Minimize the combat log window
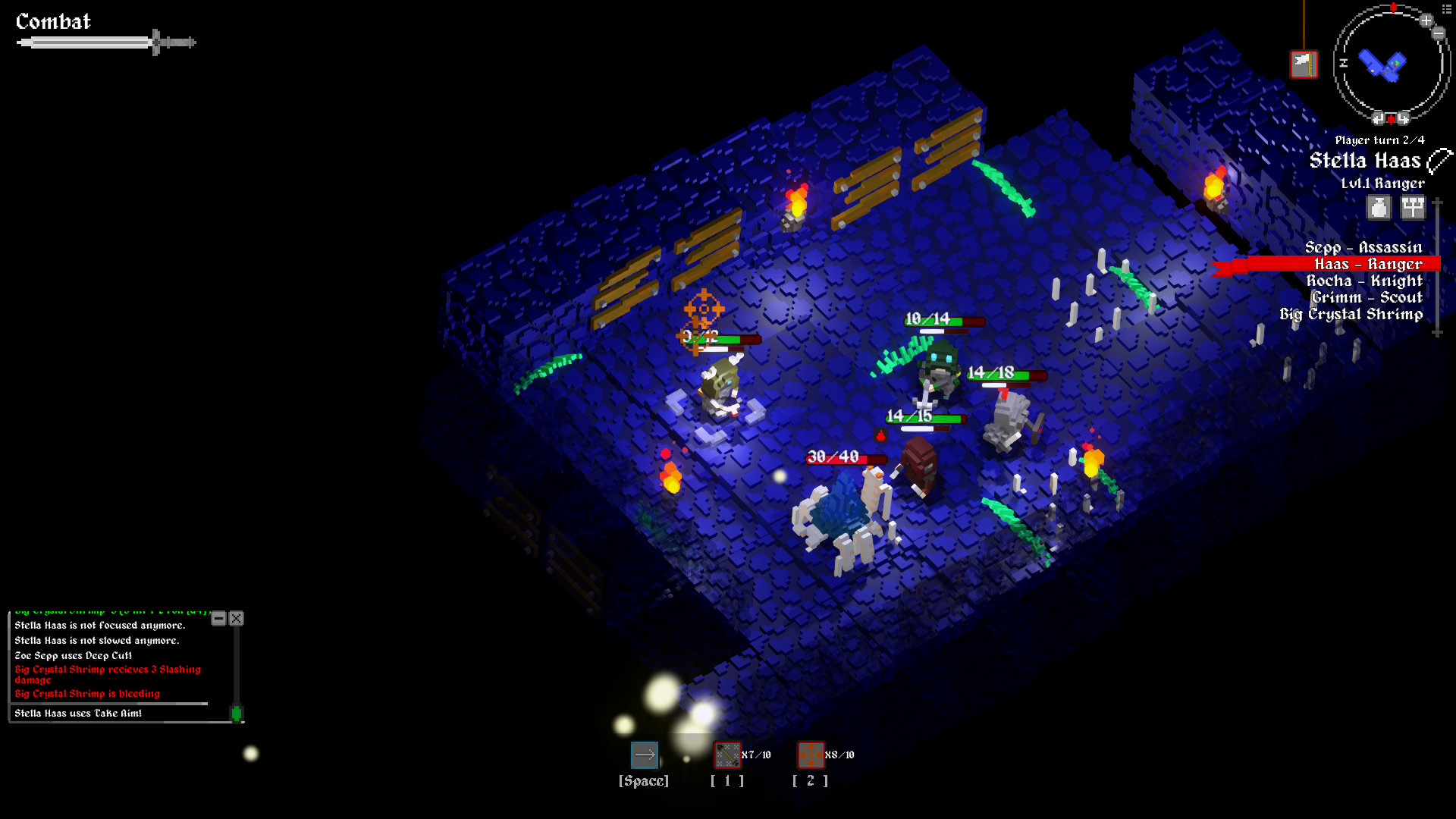Image resolution: width=1456 pixels, height=819 pixels. [218, 619]
